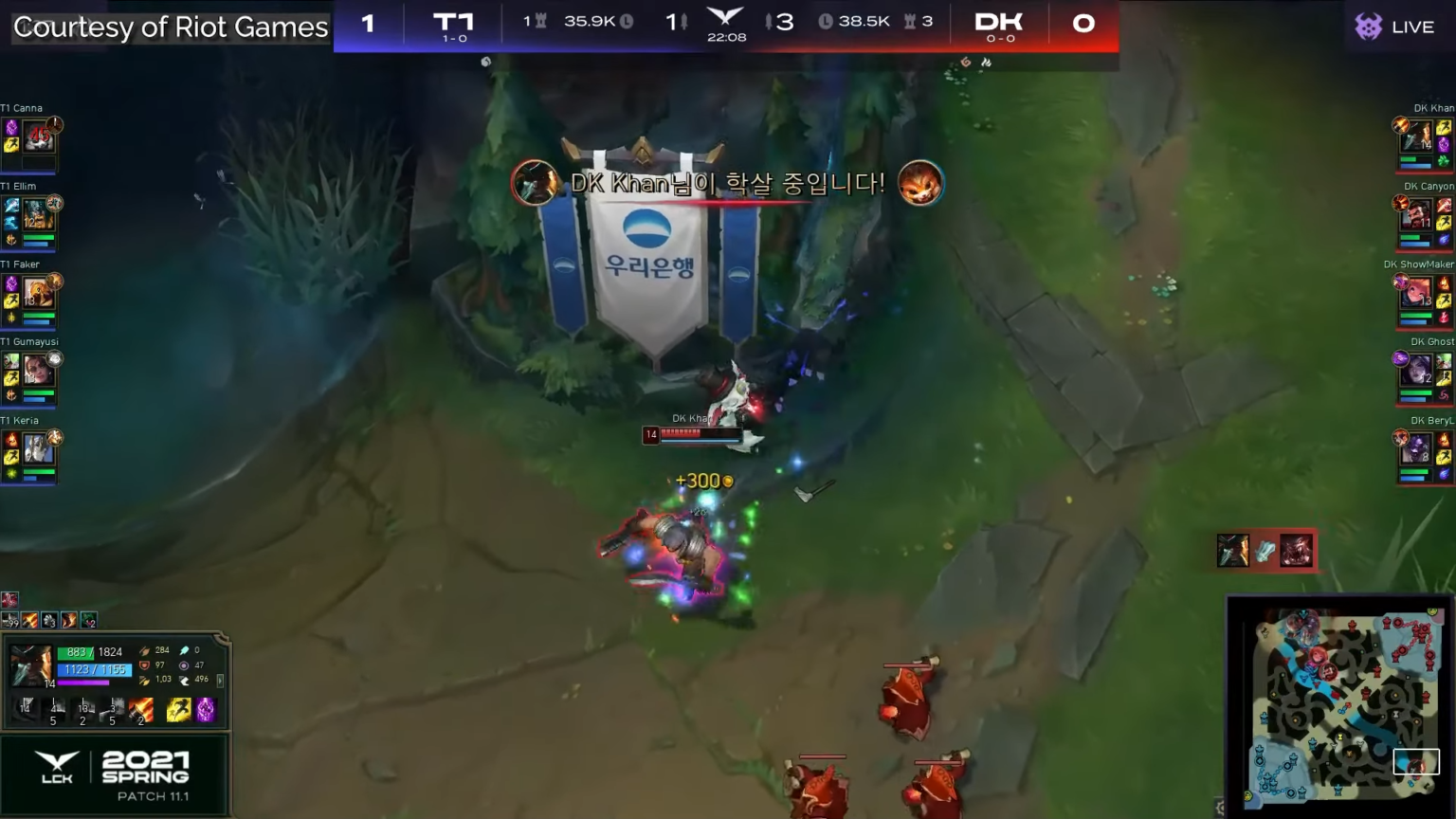1456x819 pixels.
Task: Click the attack damage stat icon showing 284
Action: [x=145, y=650]
